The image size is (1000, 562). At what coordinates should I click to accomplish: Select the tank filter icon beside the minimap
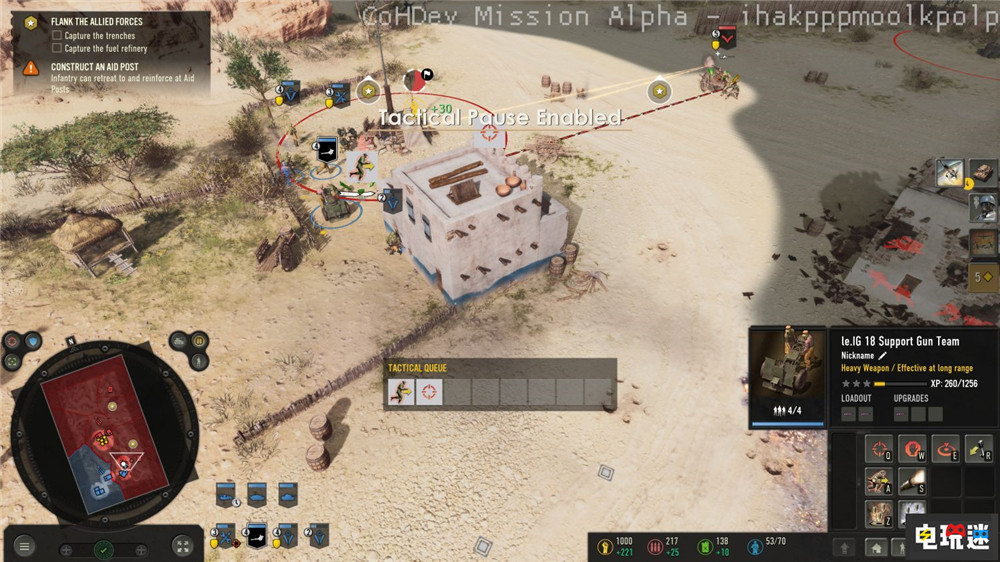click(179, 340)
